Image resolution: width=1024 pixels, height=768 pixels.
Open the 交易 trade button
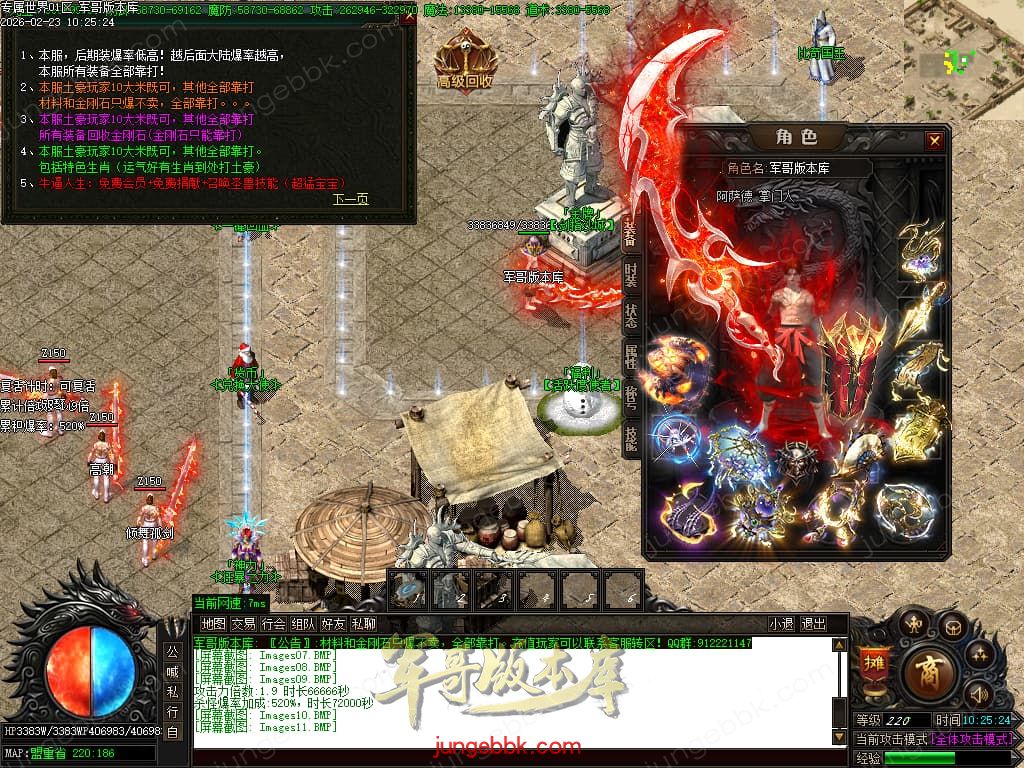243,624
